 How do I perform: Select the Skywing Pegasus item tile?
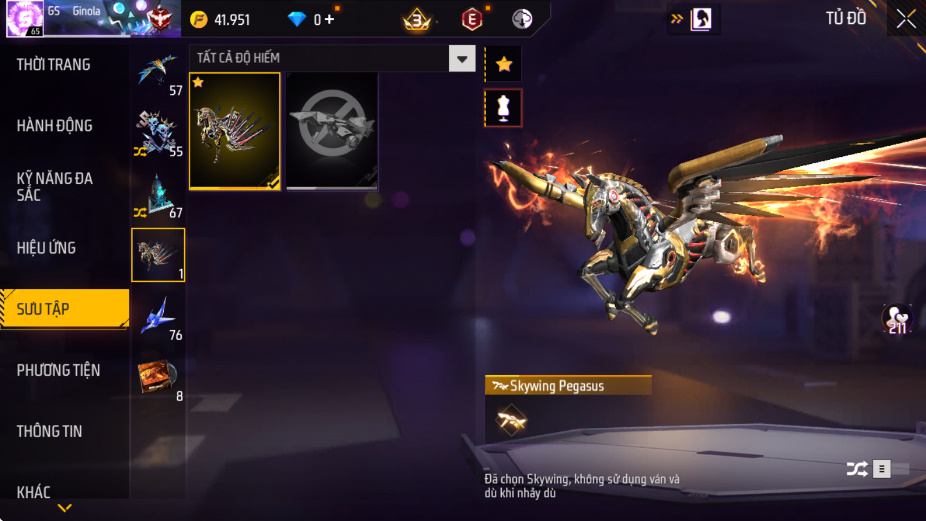coord(235,130)
